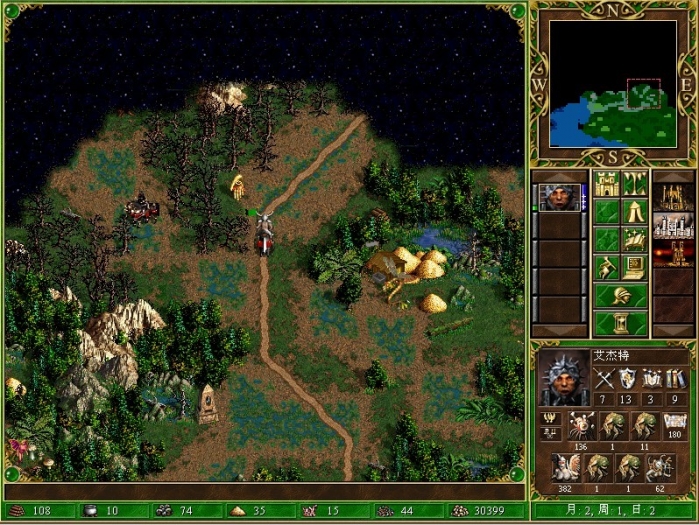
Task: Click the spell points icon showing 180
Action: coord(675,423)
